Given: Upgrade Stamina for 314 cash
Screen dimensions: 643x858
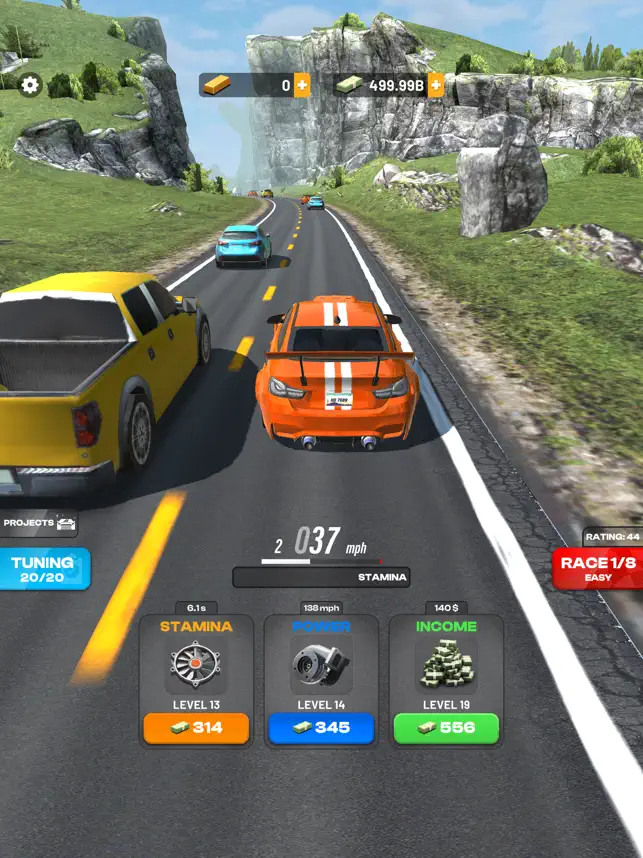Looking at the screenshot, I should (196, 728).
